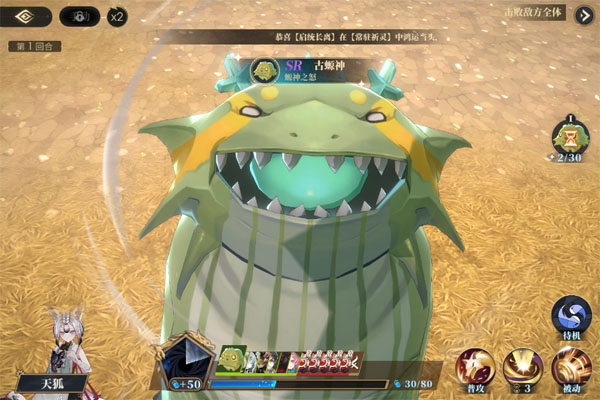
Task: Tap the hourglass turn counter icon
Action: 572,136
